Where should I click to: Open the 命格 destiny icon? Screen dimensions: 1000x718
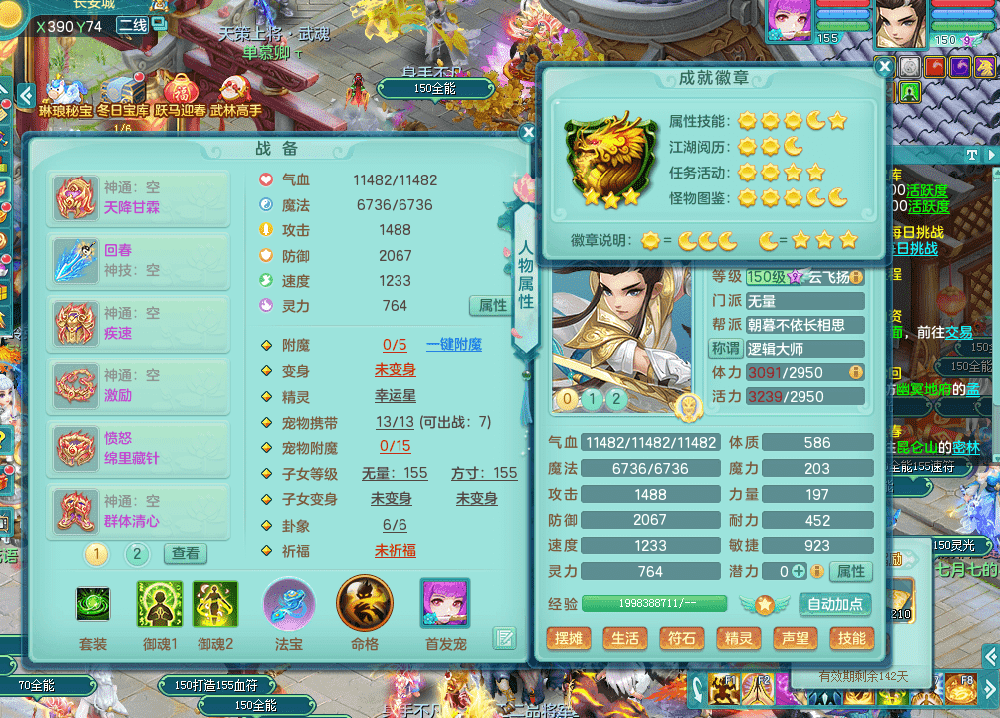pos(365,604)
